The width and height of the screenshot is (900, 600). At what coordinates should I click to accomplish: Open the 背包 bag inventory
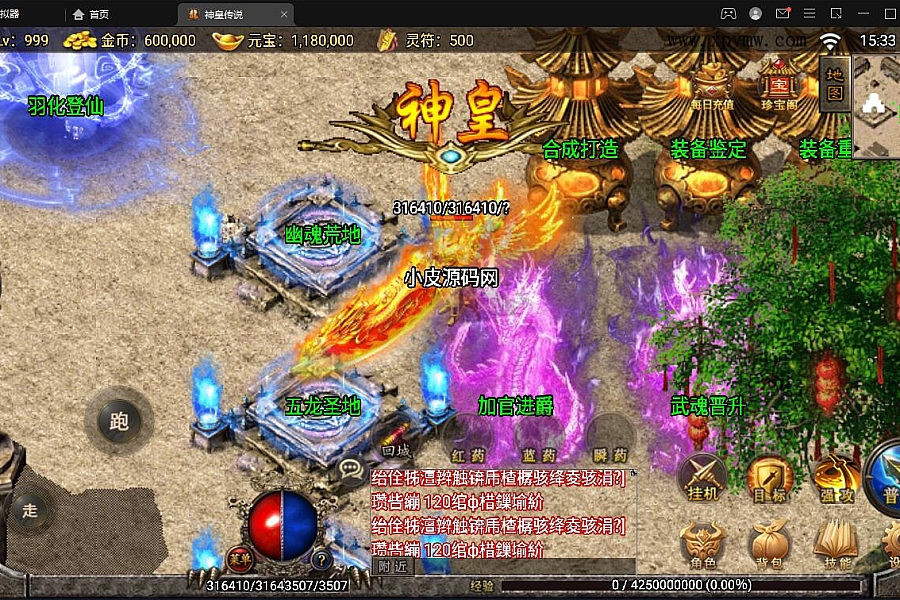click(x=769, y=546)
